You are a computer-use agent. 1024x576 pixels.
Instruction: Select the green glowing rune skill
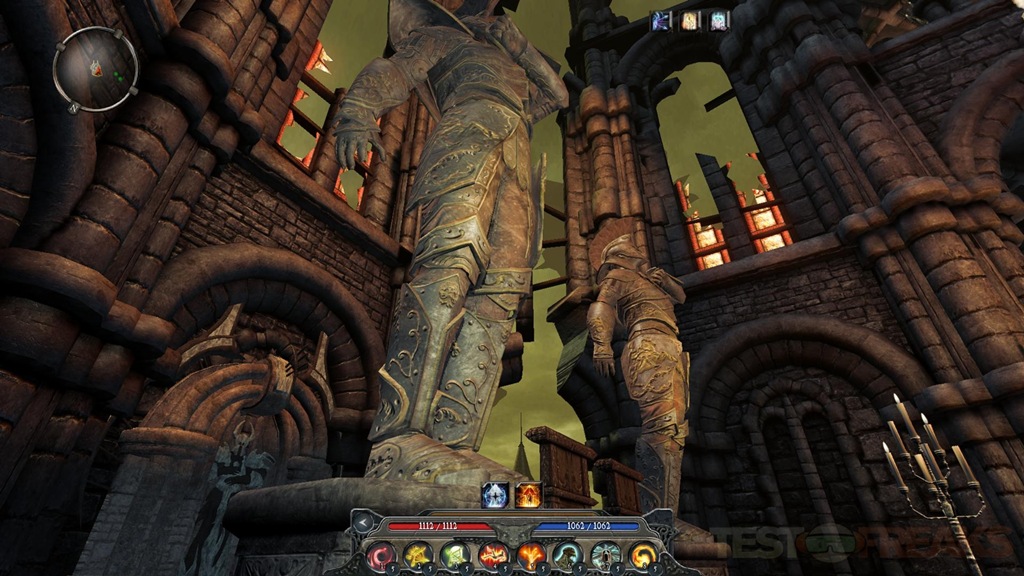pyautogui.click(x=455, y=556)
